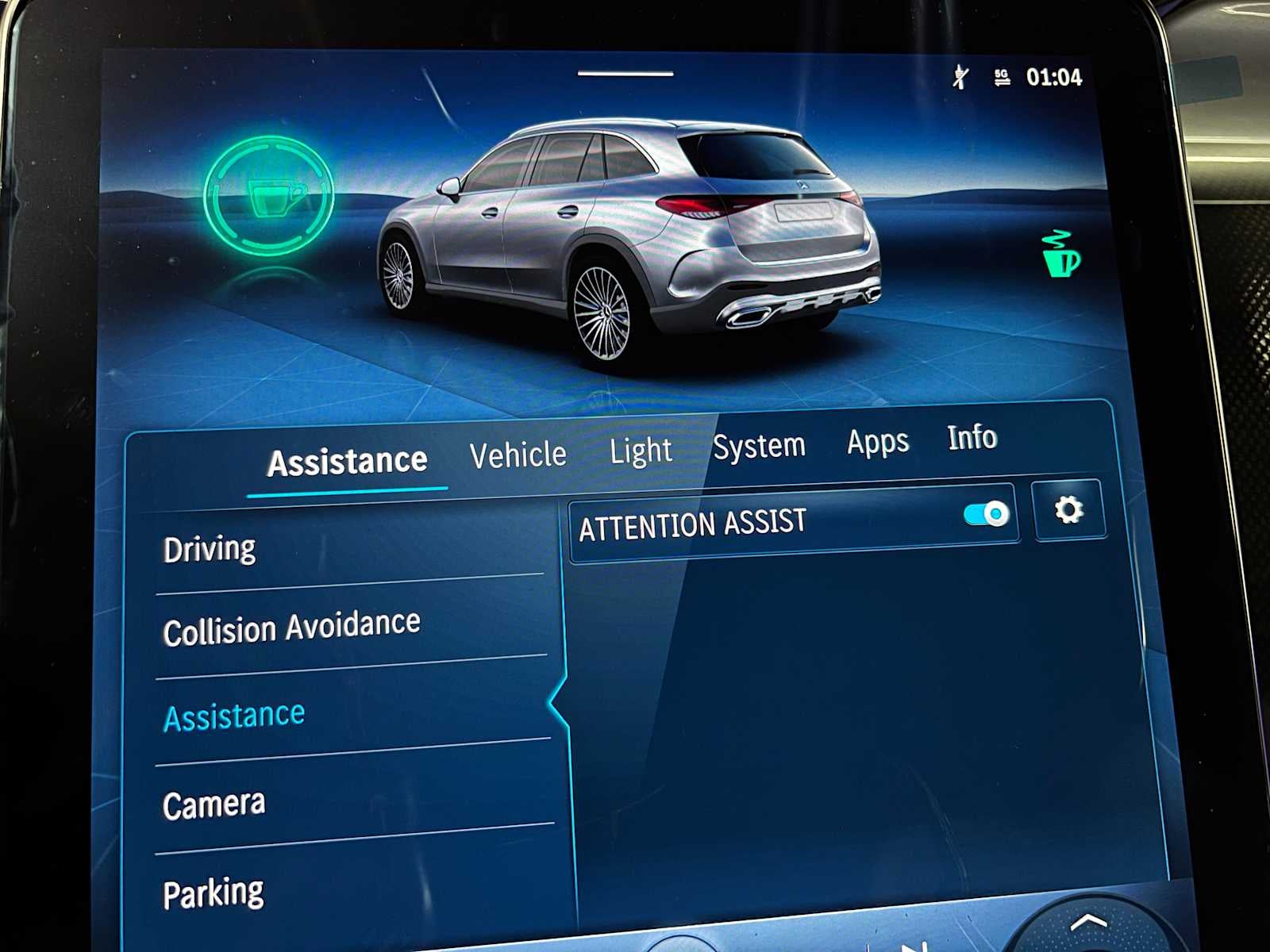Go to the Apps tab
Viewport: 1270px width, 952px height.
876,442
